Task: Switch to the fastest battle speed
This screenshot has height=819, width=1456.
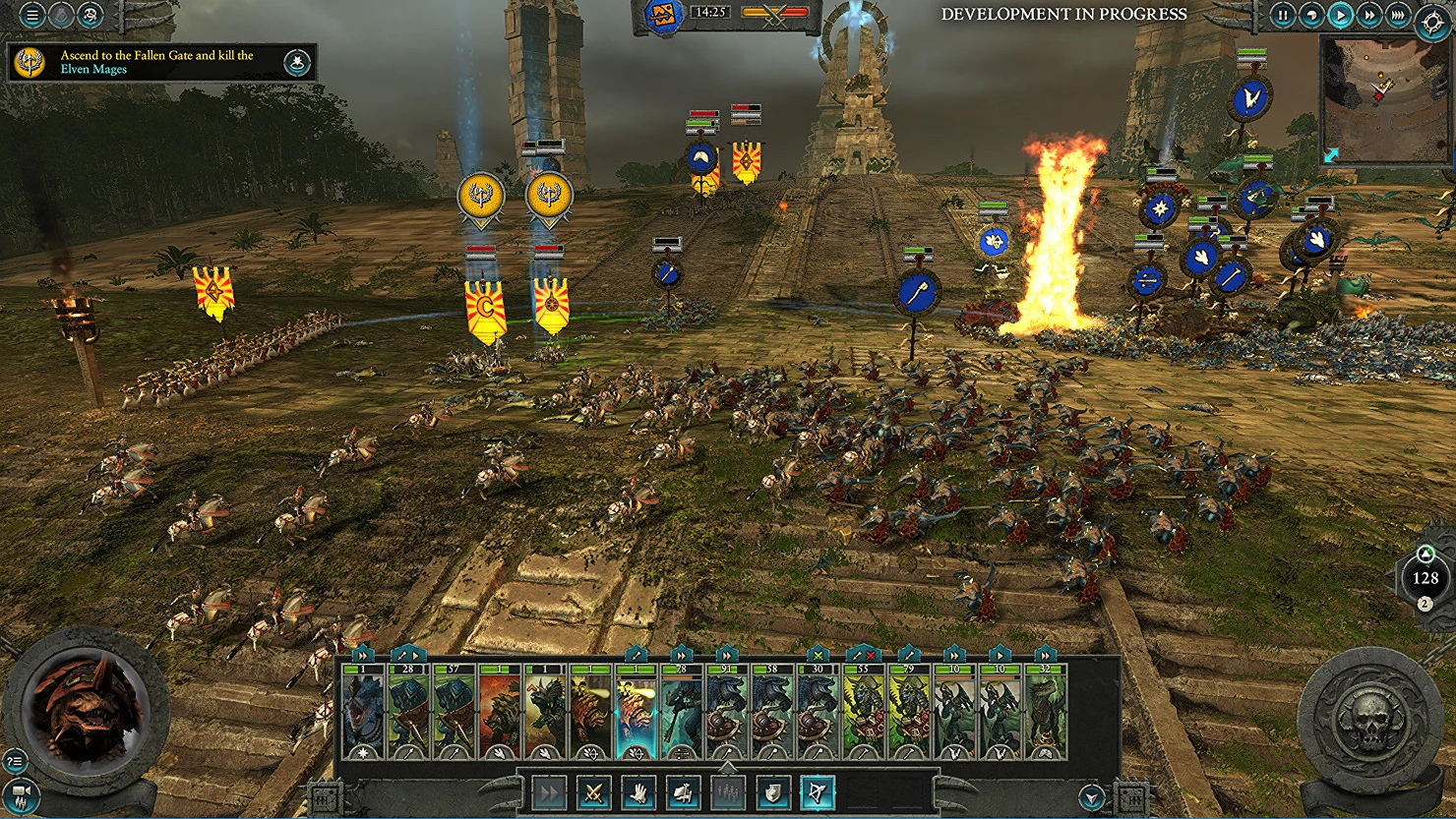Action: (x=1397, y=15)
